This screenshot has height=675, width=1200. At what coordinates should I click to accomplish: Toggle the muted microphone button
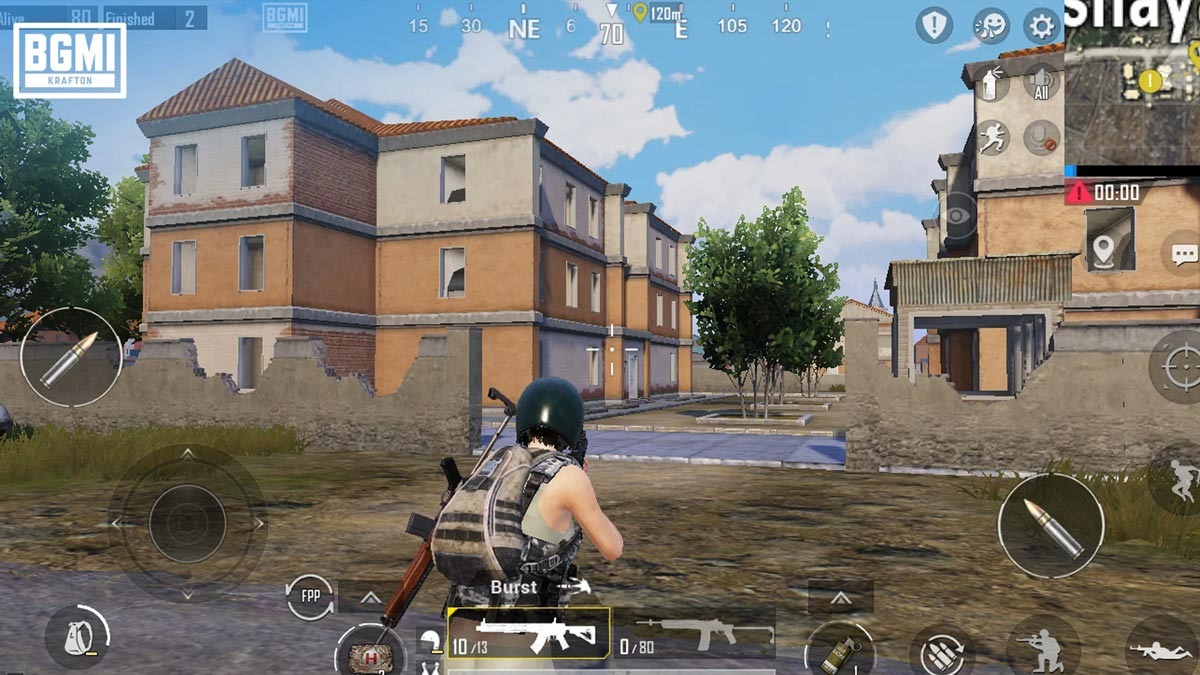point(1041,137)
